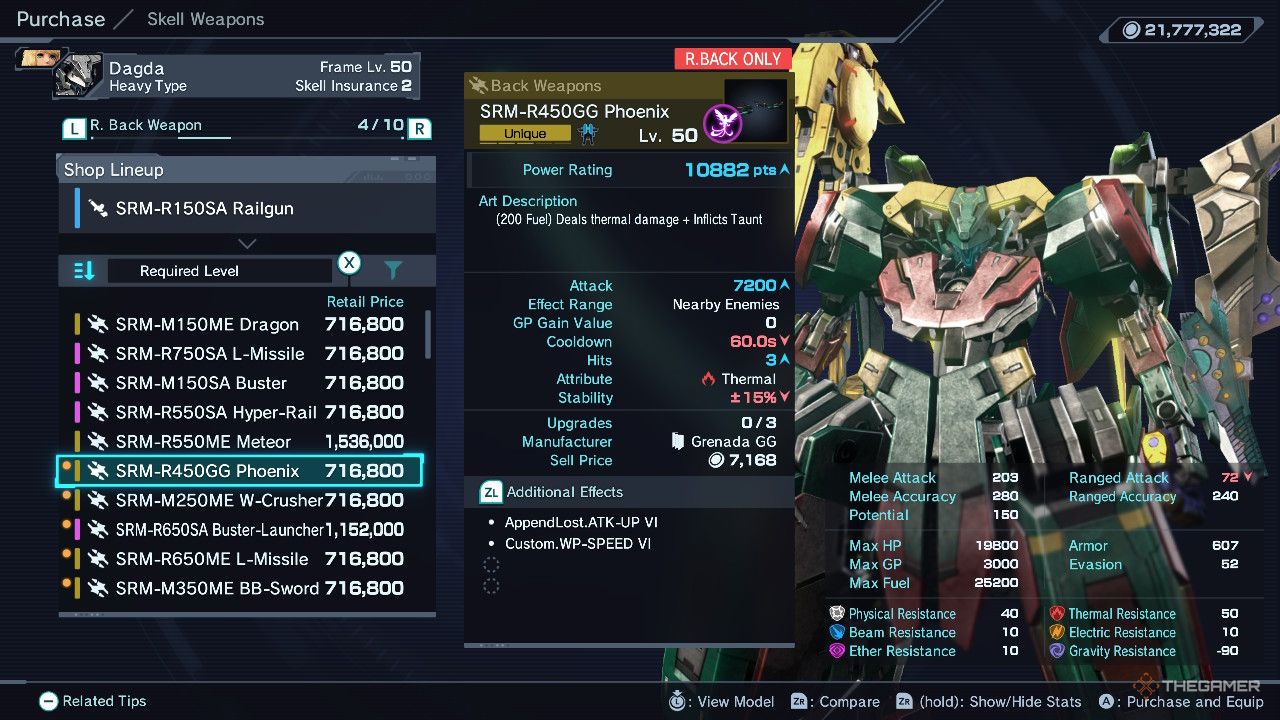The width and height of the screenshot is (1280, 720).
Task: Toggle the sort order icon
Action: (x=85, y=271)
